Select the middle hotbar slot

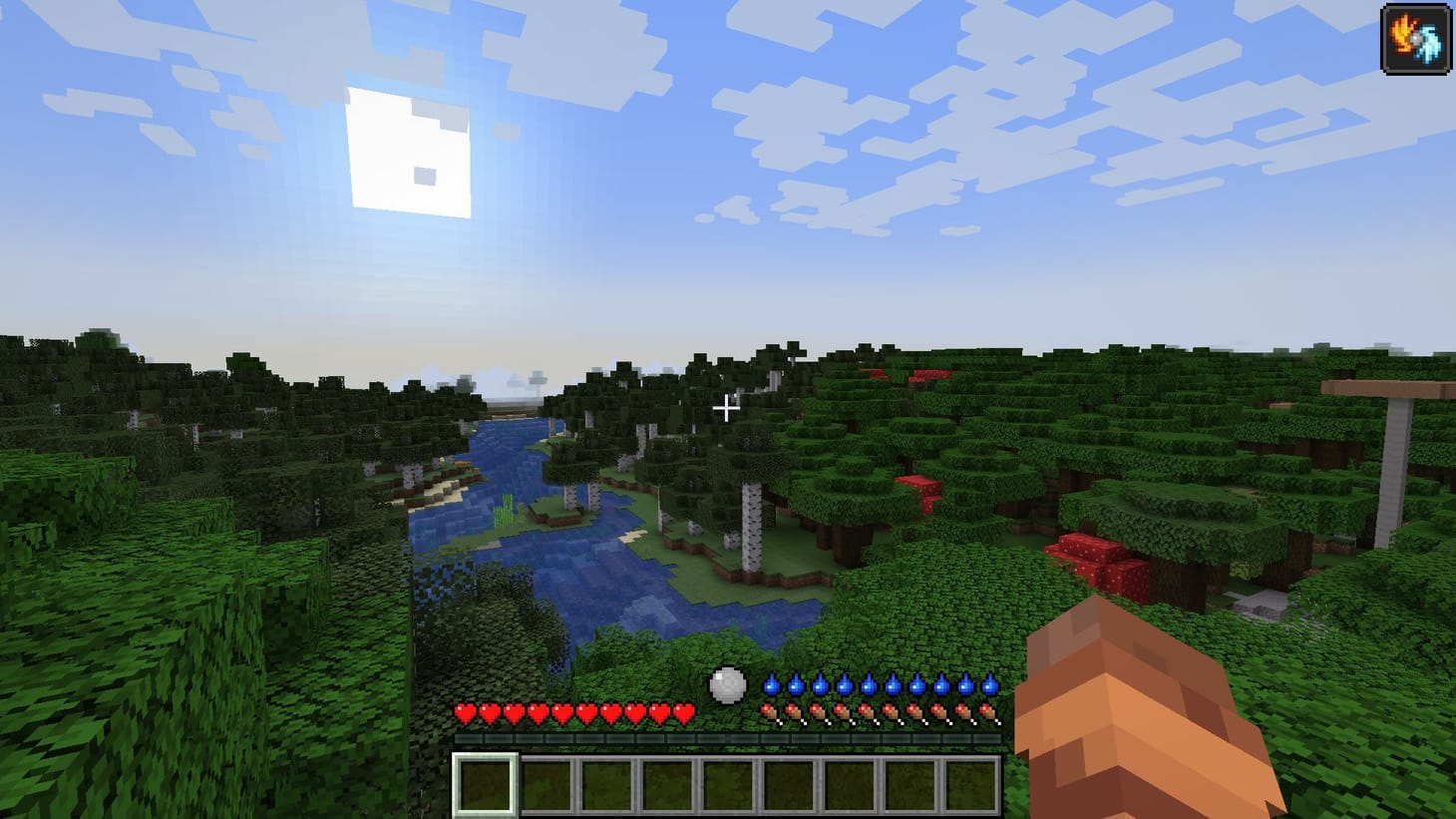coord(729,784)
